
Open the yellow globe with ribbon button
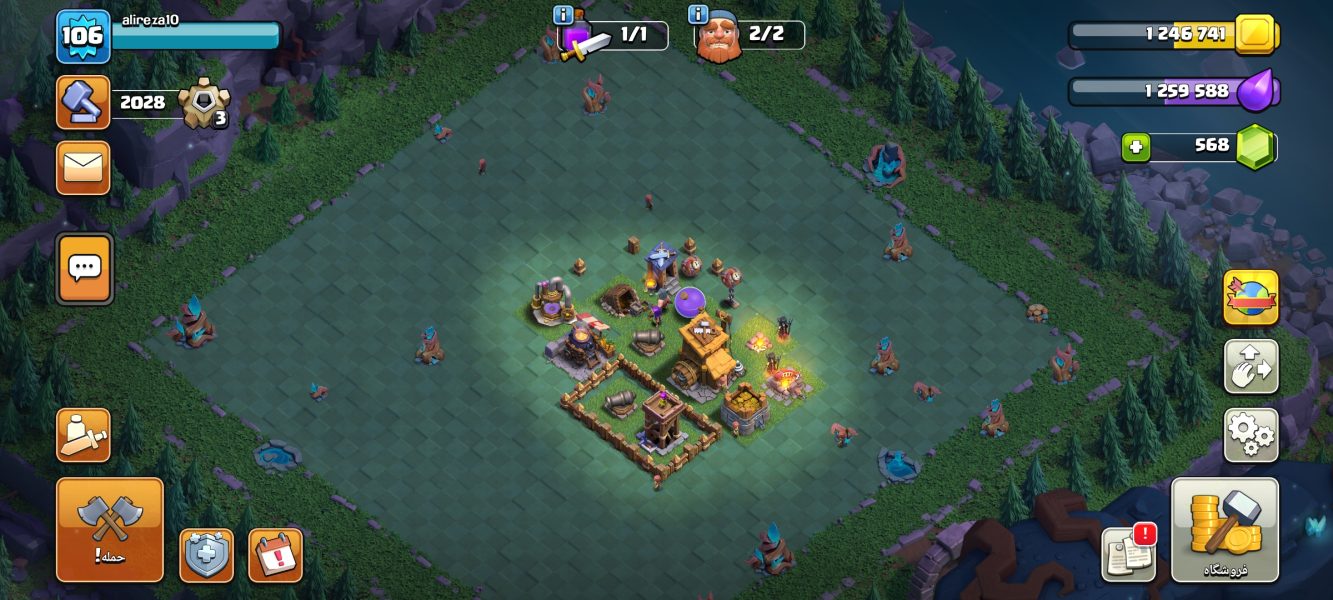pos(1250,297)
